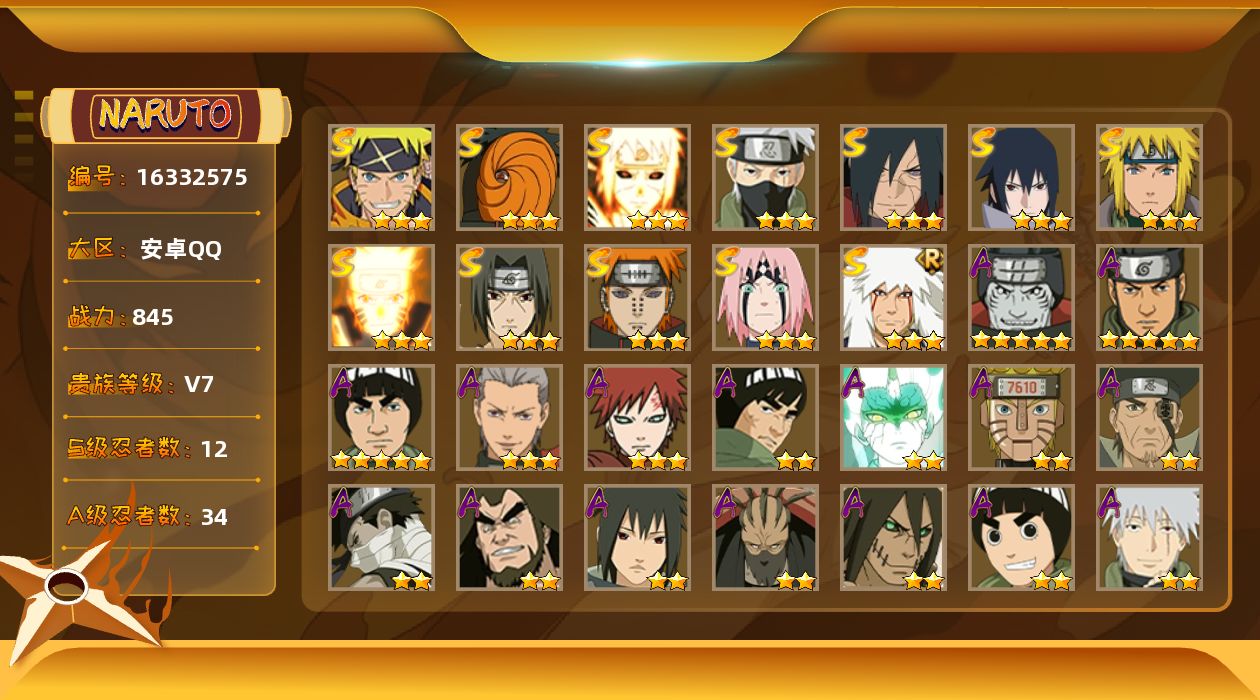
Task: Choose the round-eyed Rock Lee portrait
Action: (x=1021, y=537)
